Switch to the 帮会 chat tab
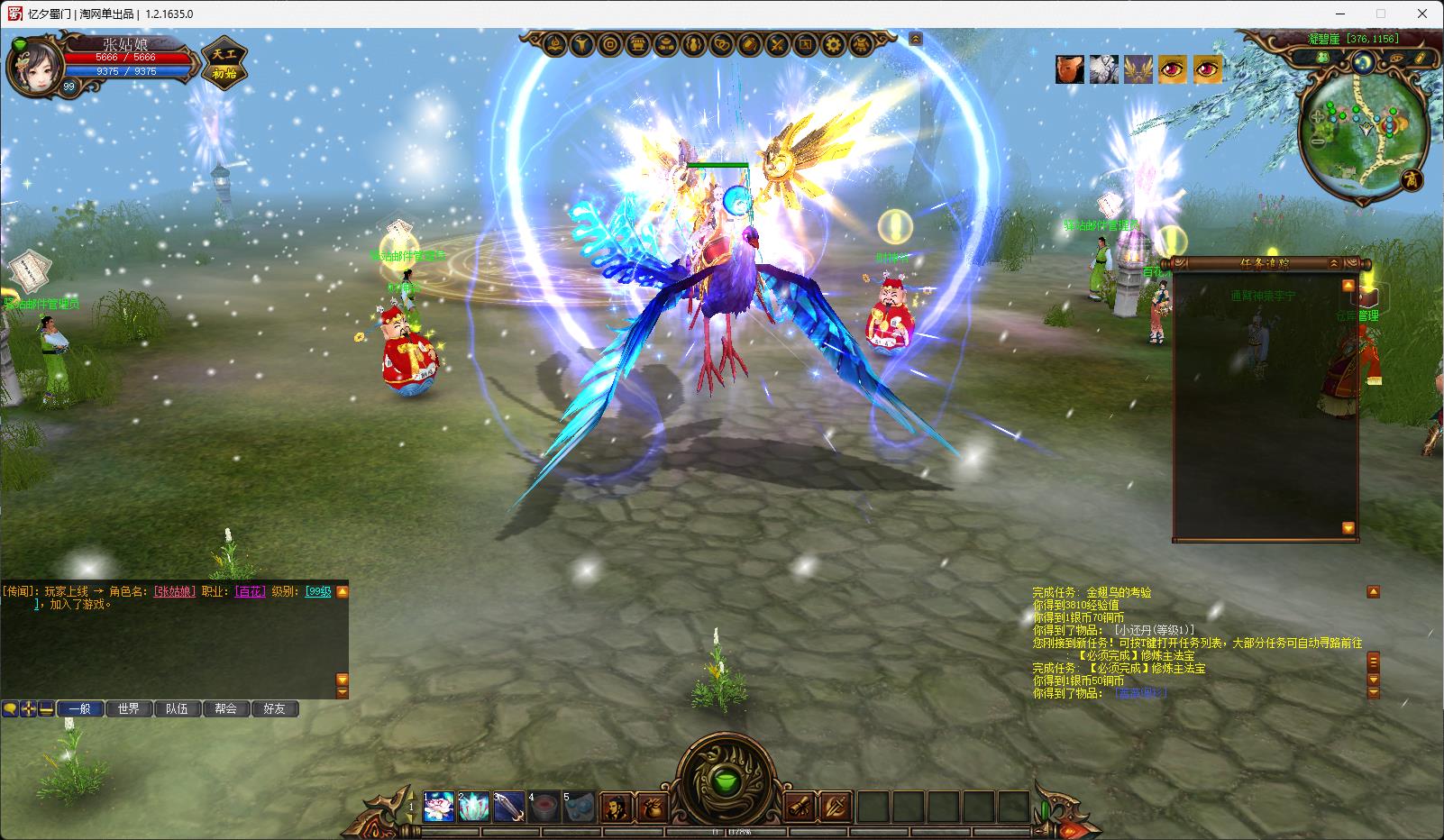1444x840 pixels. (225, 709)
